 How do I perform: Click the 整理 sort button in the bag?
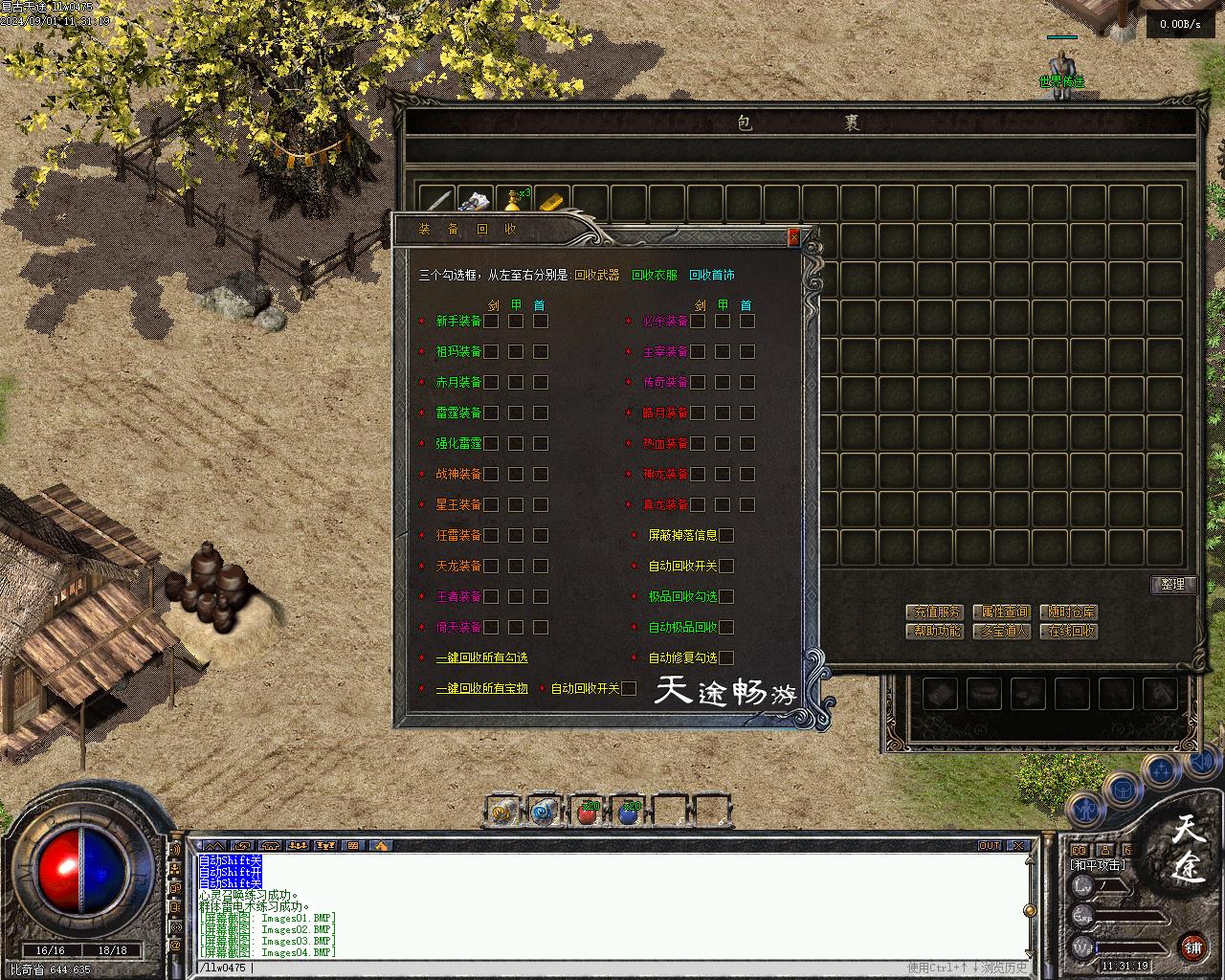point(1172,584)
